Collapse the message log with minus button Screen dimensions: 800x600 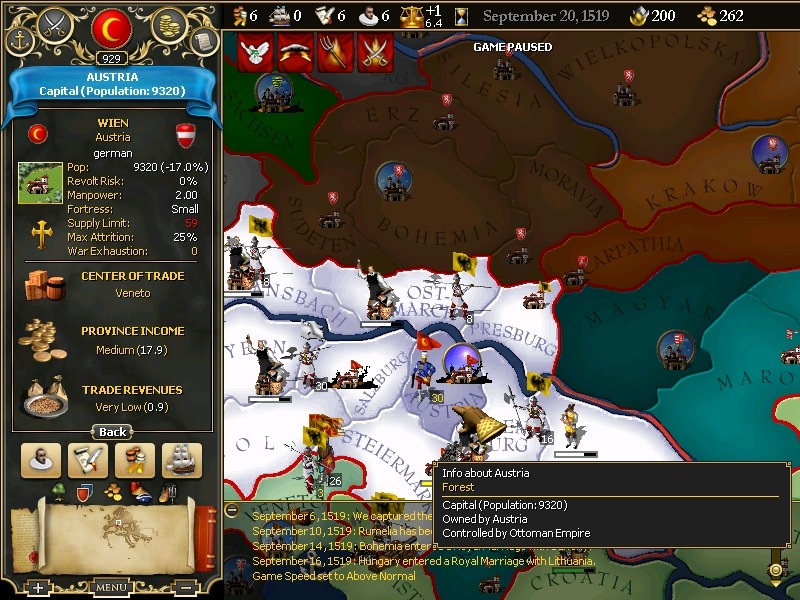click(x=232, y=509)
